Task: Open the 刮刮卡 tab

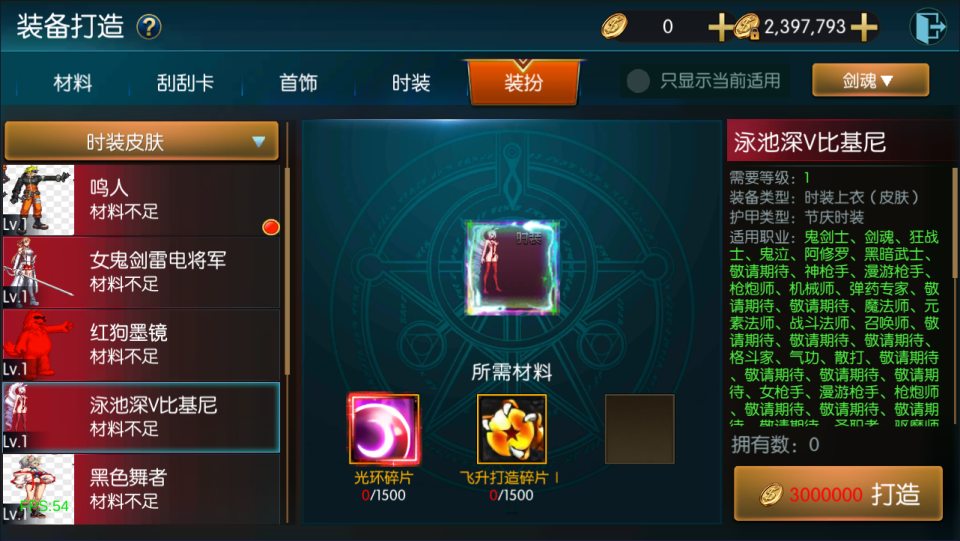Action: (x=185, y=83)
